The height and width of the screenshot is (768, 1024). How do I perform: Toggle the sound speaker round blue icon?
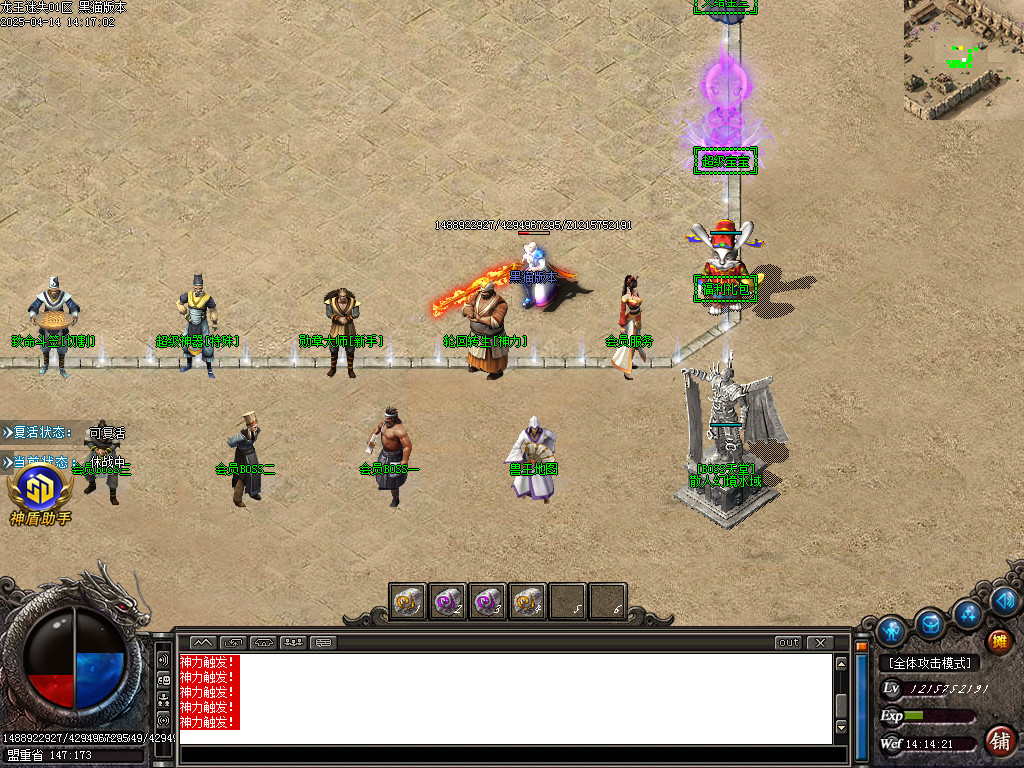coord(1005,601)
